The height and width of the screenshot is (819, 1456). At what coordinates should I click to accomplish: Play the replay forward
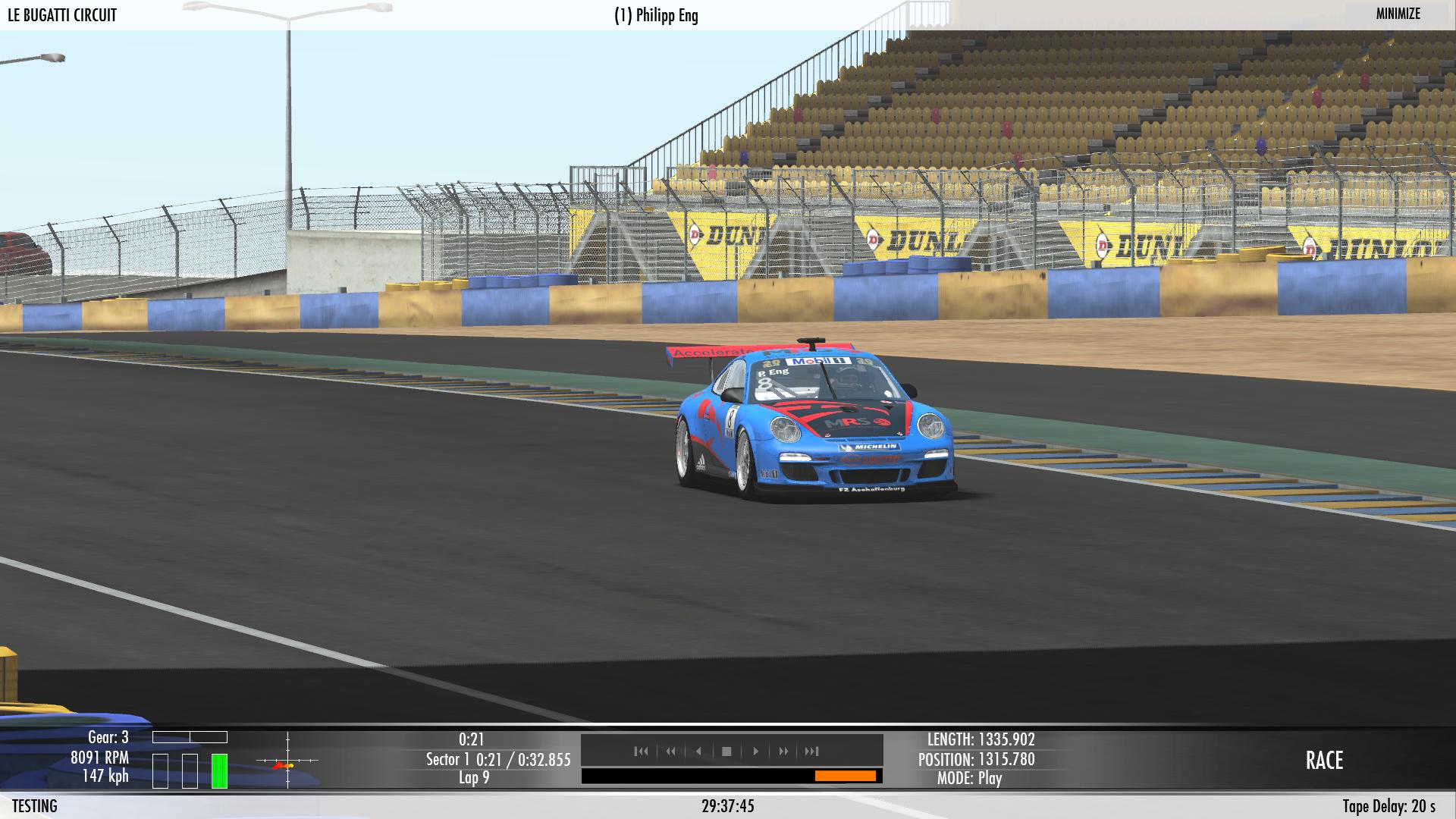(x=755, y=752)
